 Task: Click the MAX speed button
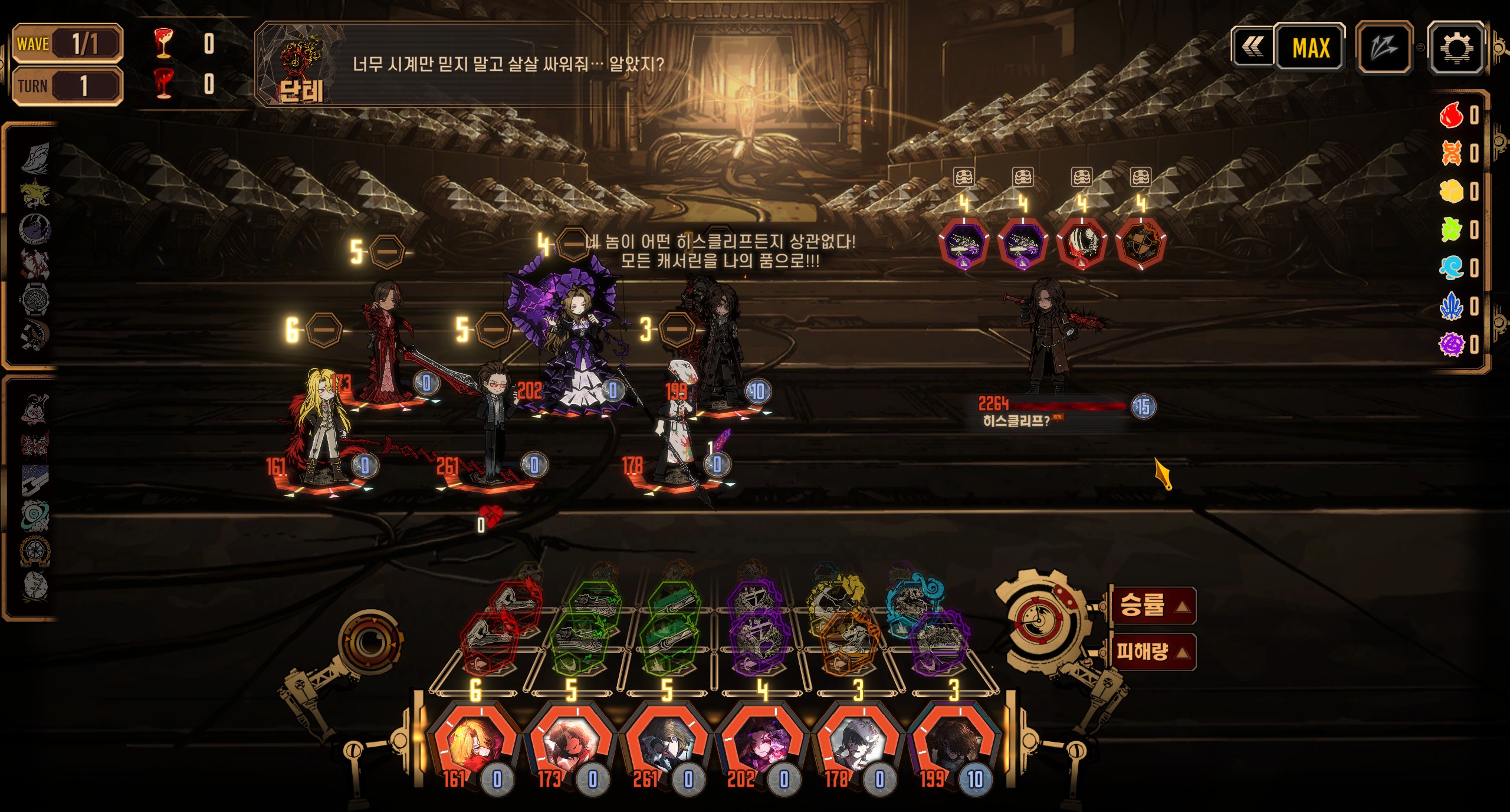click(1311, 47)
